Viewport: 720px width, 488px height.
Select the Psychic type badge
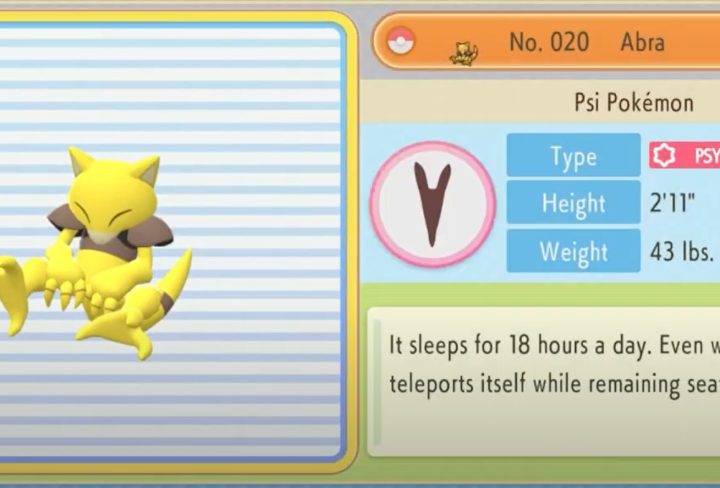(x=685, y=155)
